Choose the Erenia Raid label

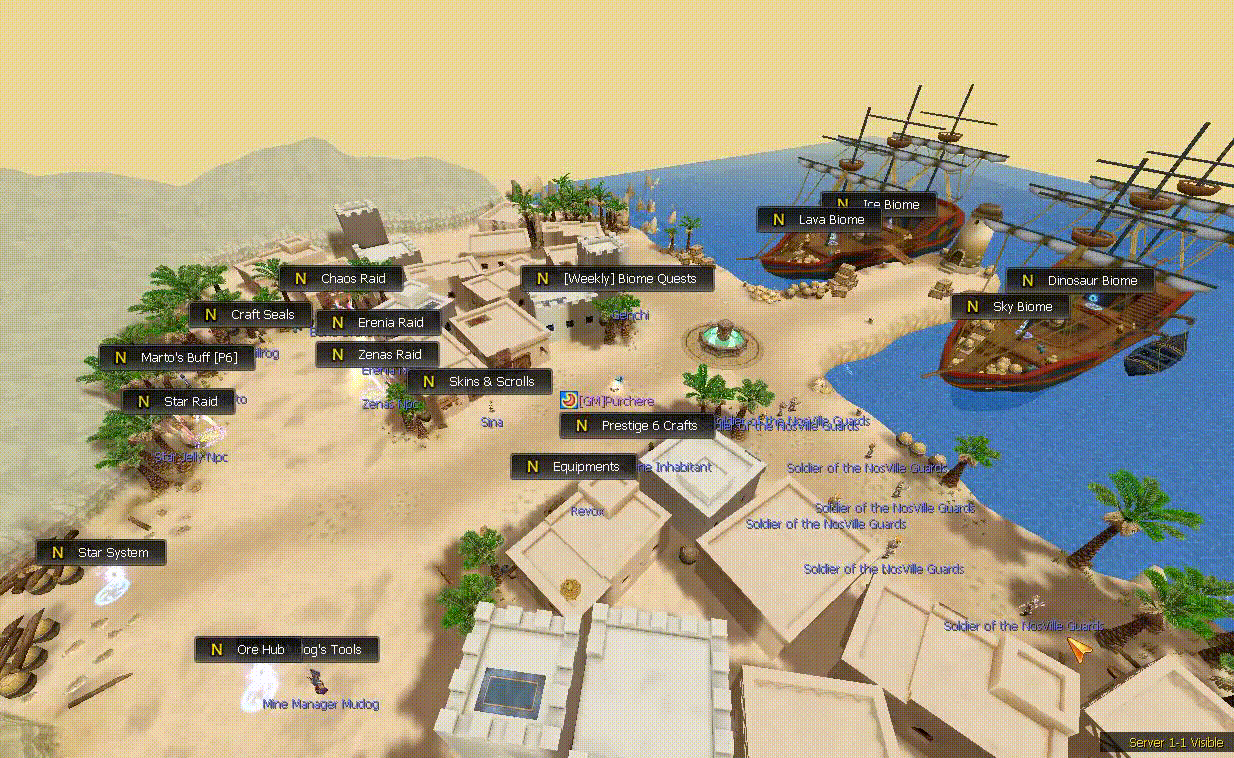pyautogui.click(x=378, y=323)
